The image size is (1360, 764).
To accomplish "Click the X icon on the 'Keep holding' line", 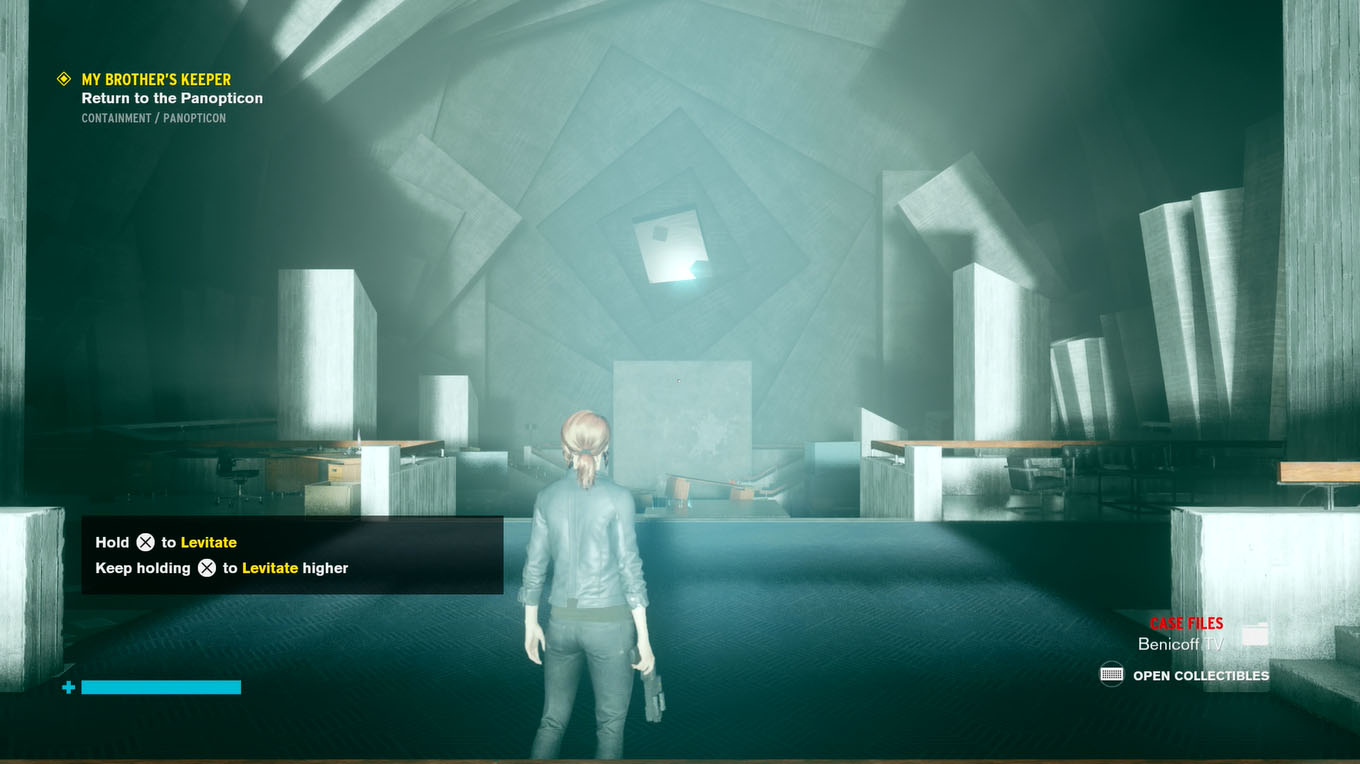I will [209, 567].
